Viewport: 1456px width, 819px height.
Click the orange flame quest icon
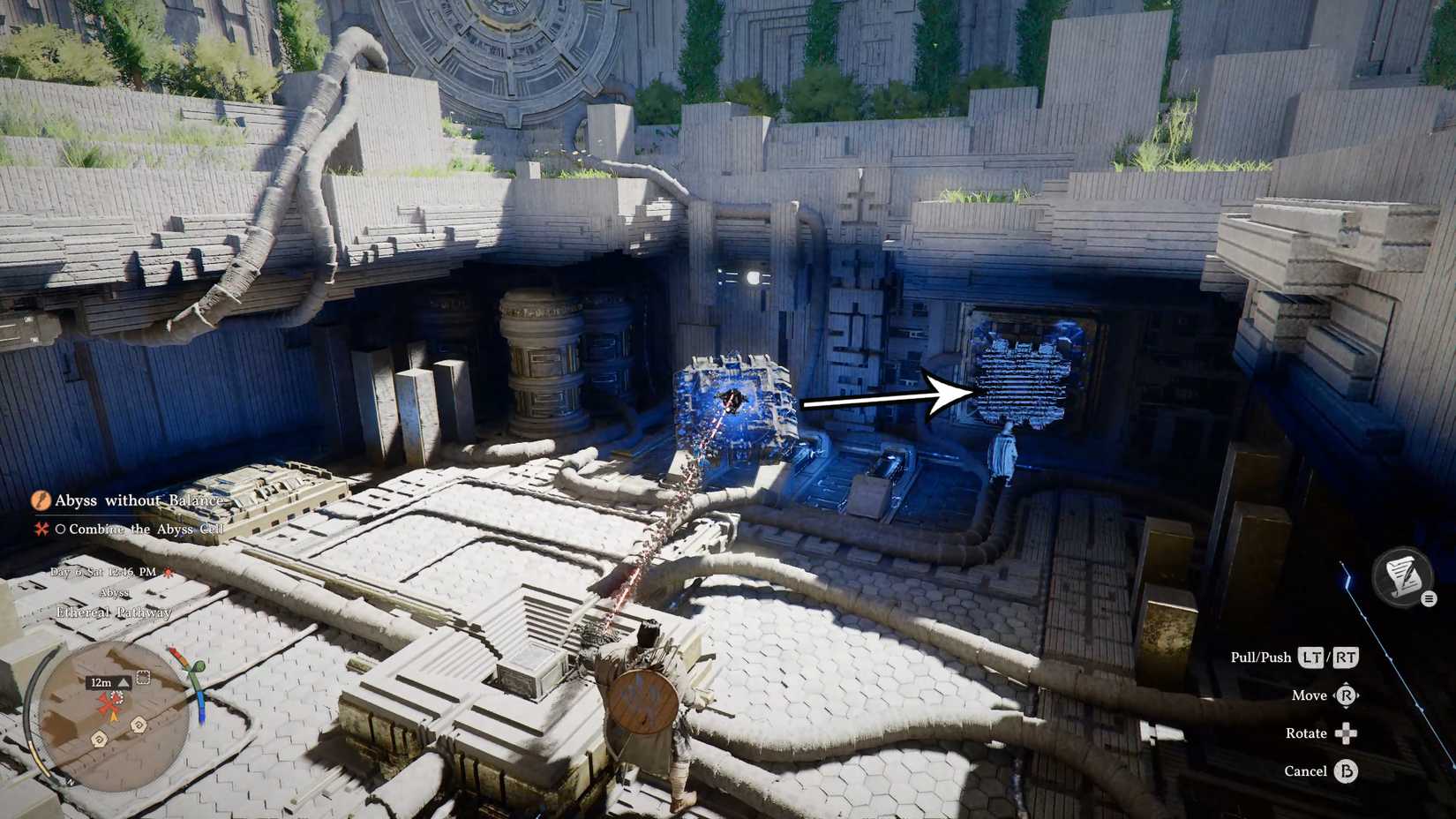(42, 501)
